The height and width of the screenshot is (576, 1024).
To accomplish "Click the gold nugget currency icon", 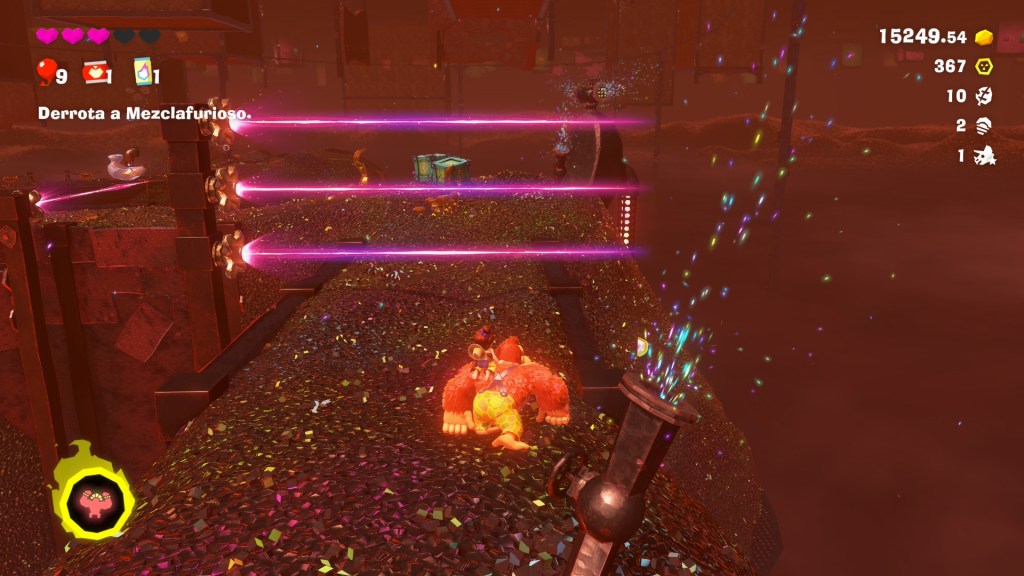I will 984,37.
